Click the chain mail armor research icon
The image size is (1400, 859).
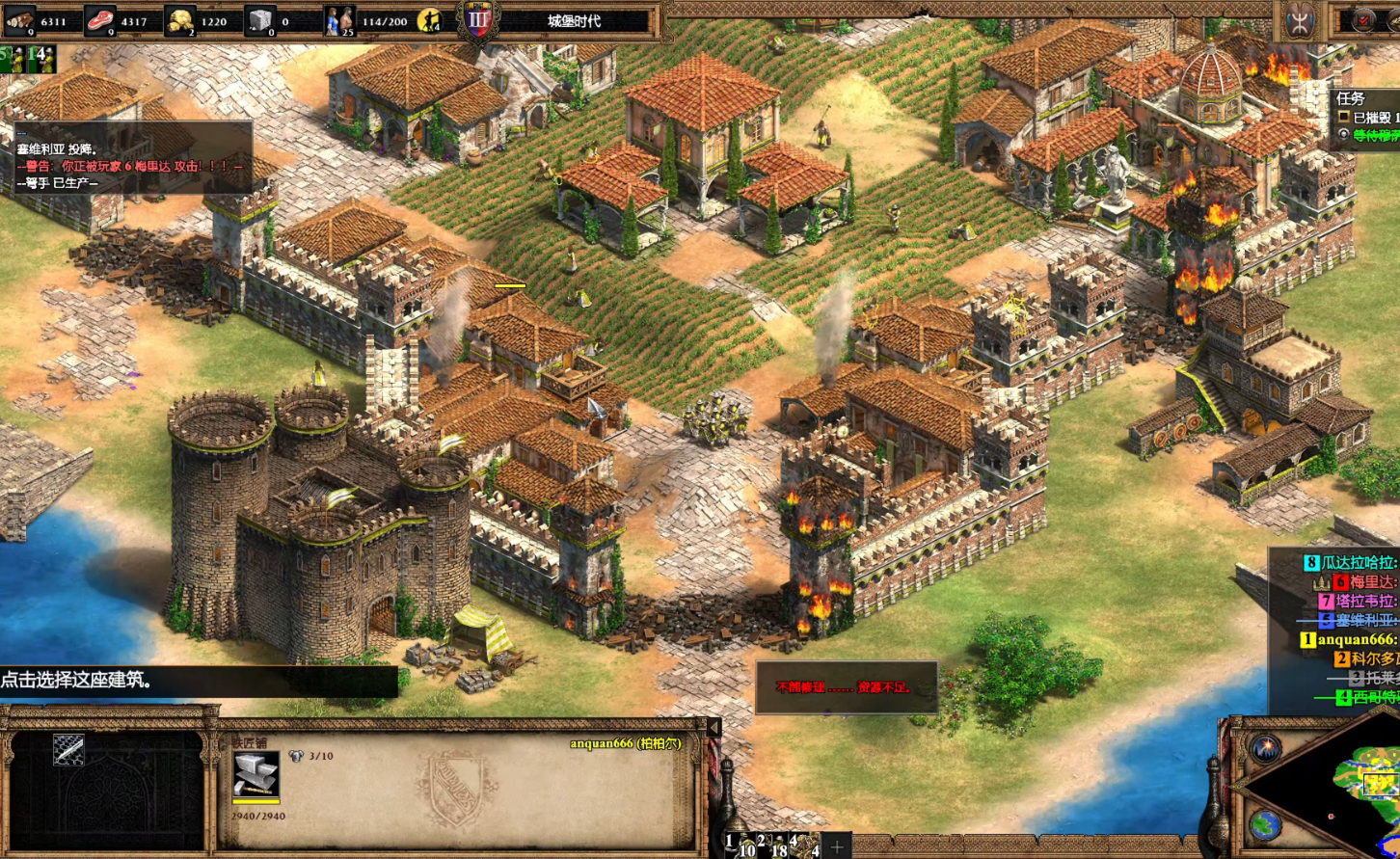(x=68, y=750)
